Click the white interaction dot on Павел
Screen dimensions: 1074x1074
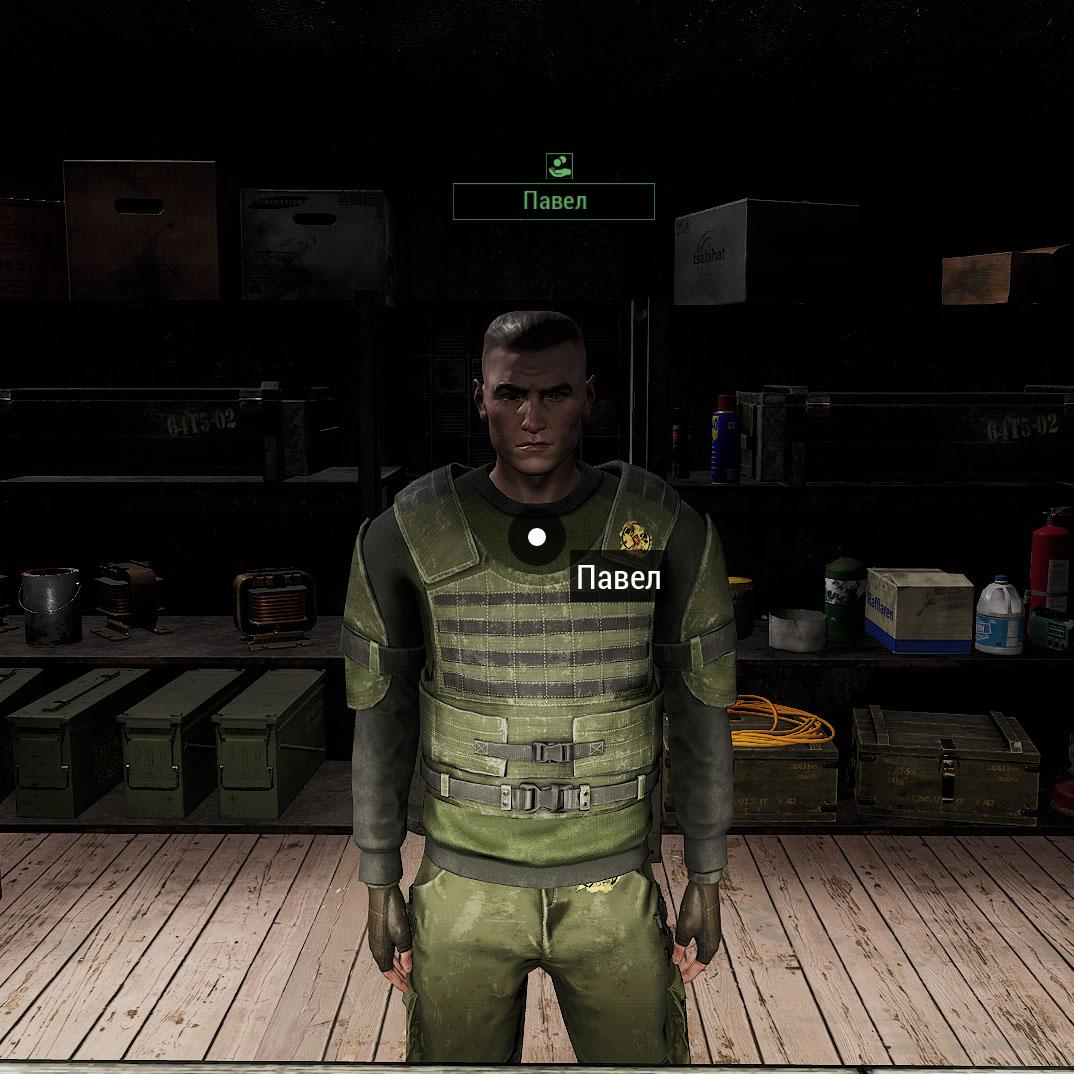pos(537,538)
